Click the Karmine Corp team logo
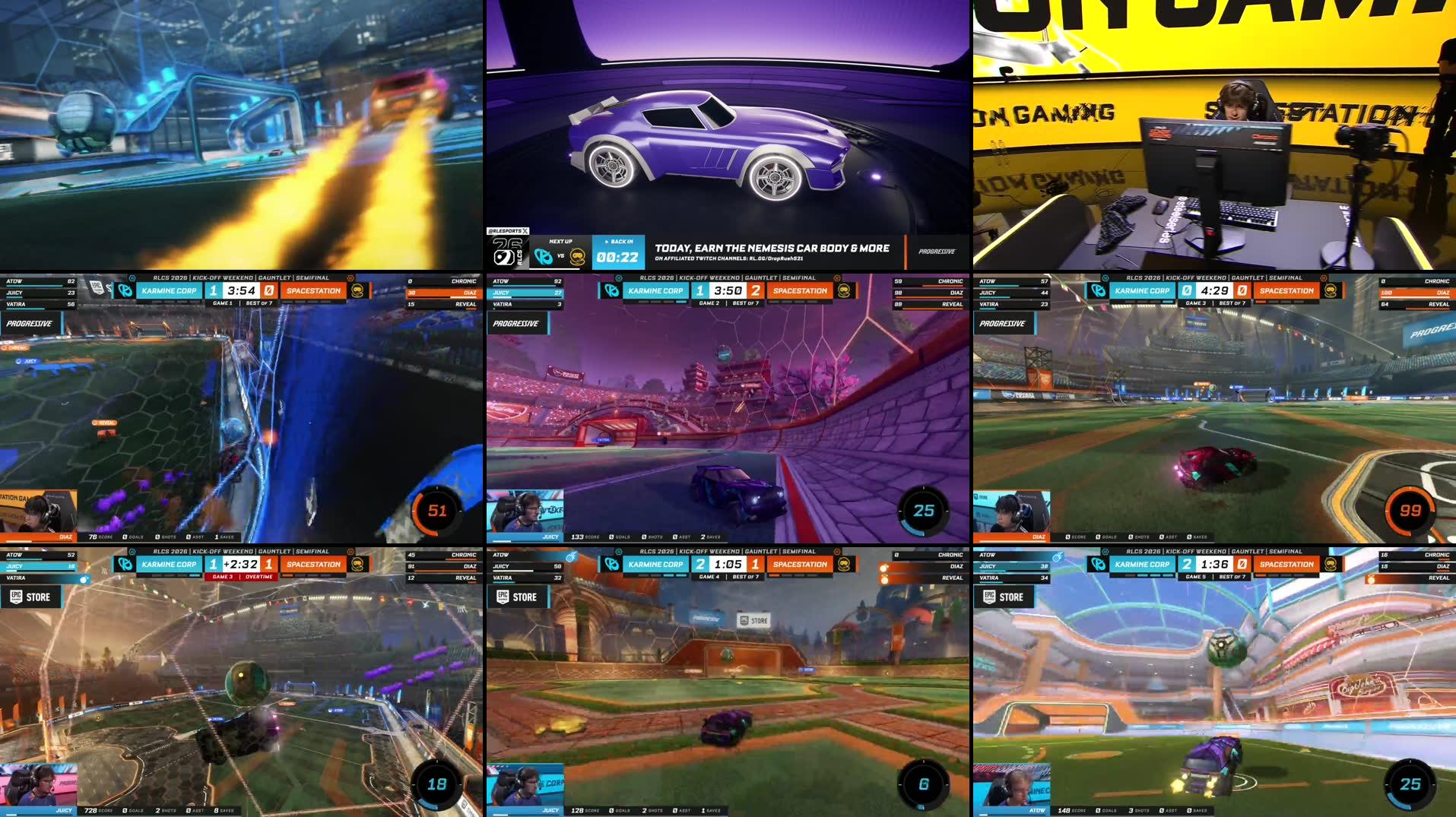Image resolution: width=1456 pixels, height=817 pixels. pos(612,291)
